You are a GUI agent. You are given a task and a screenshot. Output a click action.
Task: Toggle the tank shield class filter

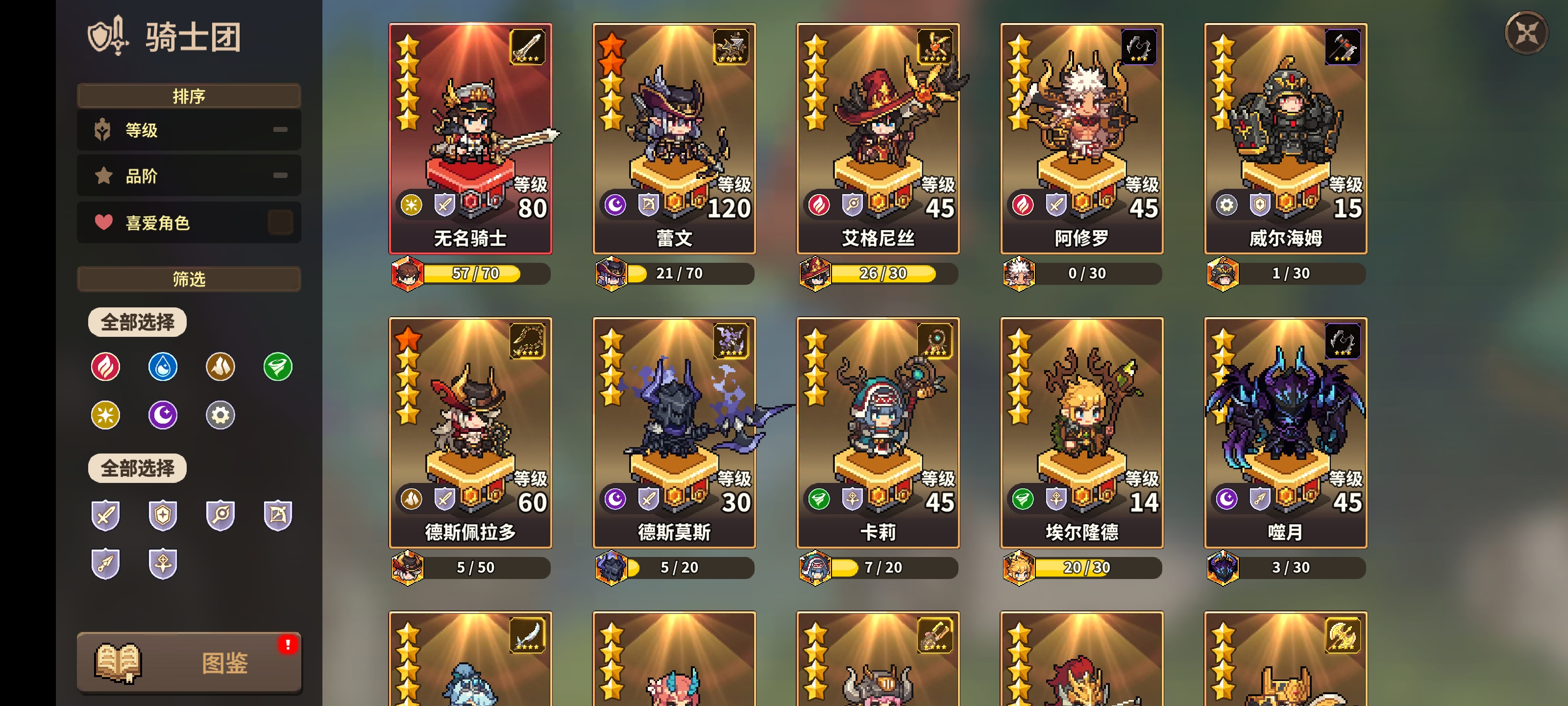click(163, 515)
